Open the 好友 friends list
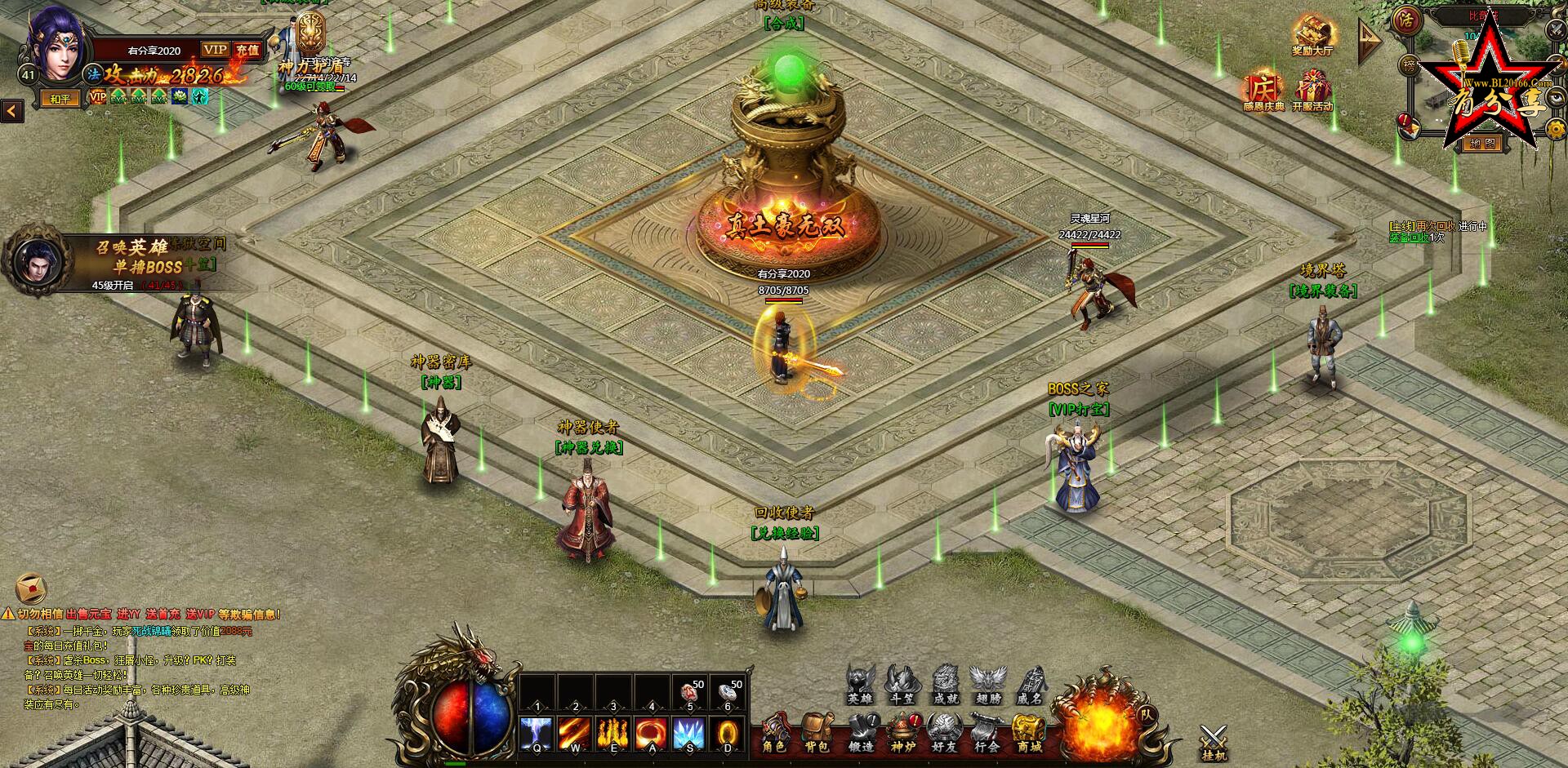 (944, 732)
